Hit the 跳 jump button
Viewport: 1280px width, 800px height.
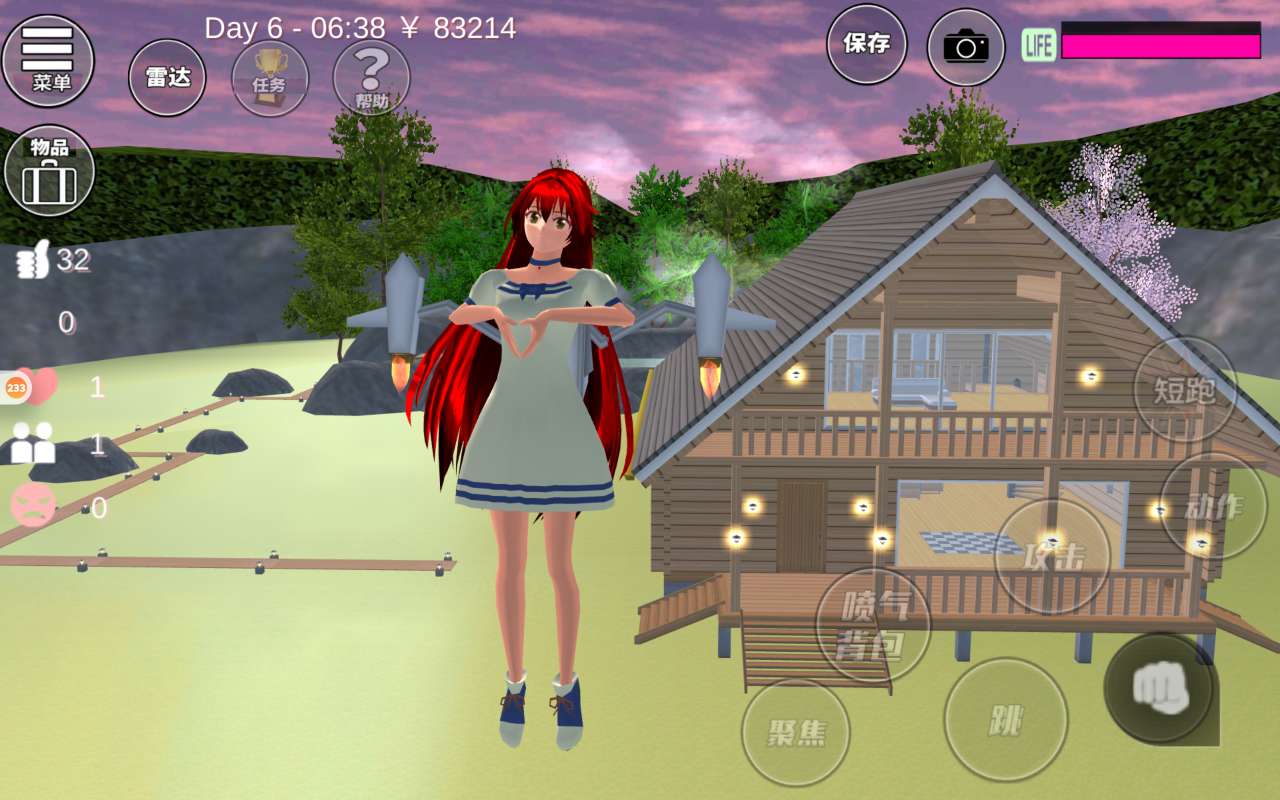pos(1005,719)
